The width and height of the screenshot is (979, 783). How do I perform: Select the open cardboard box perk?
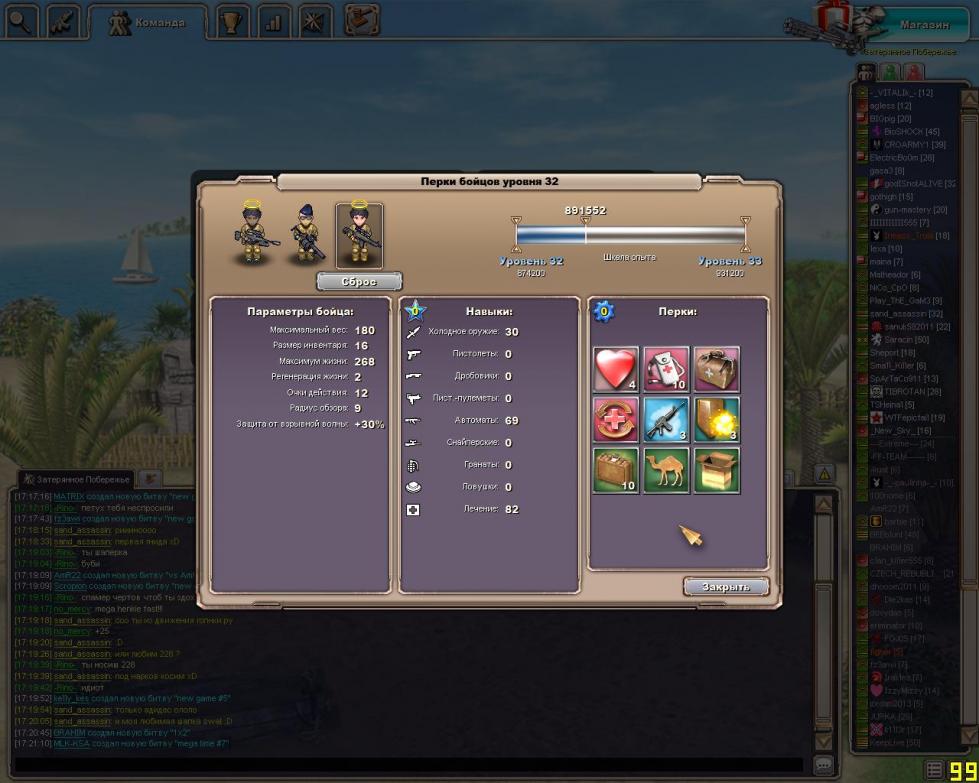coord(715,470)
